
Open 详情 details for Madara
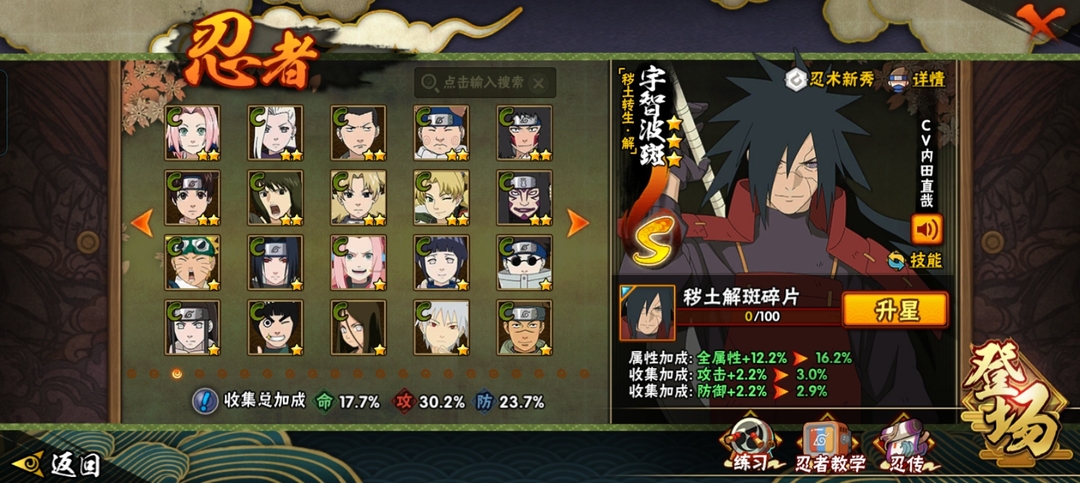tap(916, 79)
